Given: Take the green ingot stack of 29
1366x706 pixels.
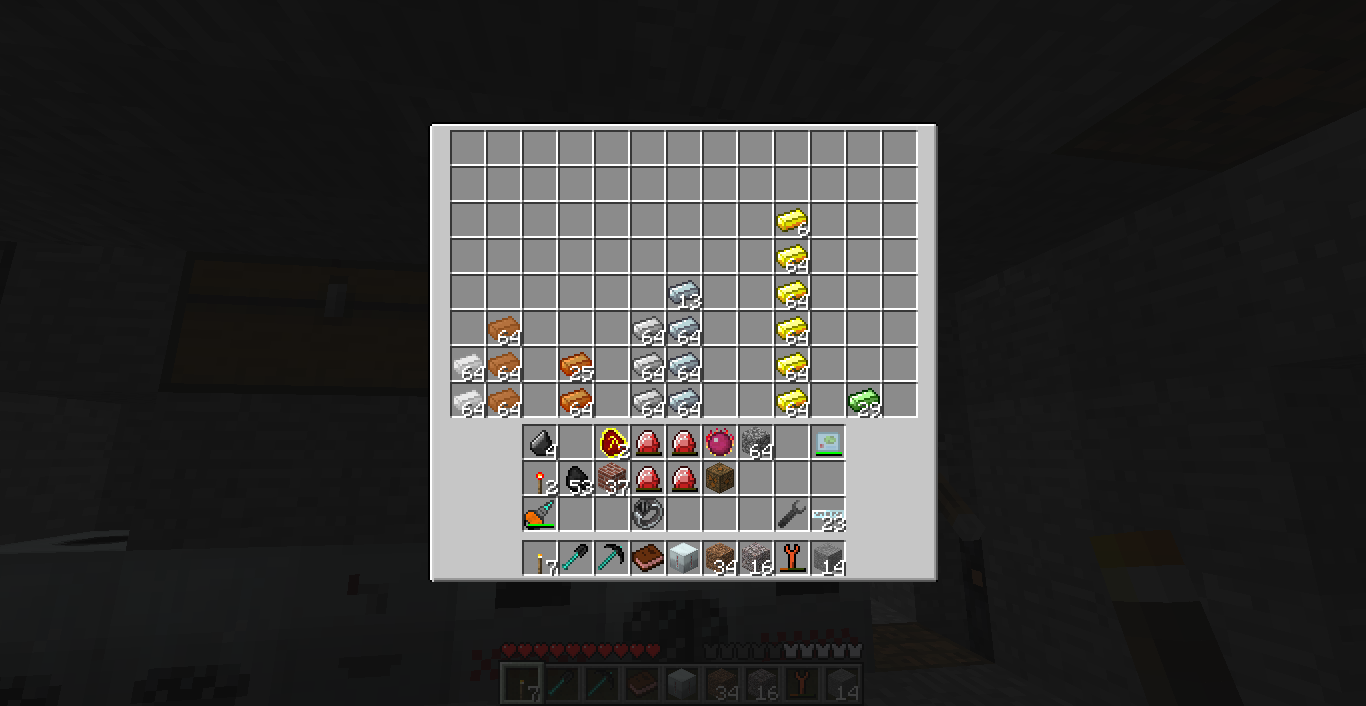Looking at the screenshot, I should (x=863, y=400).
